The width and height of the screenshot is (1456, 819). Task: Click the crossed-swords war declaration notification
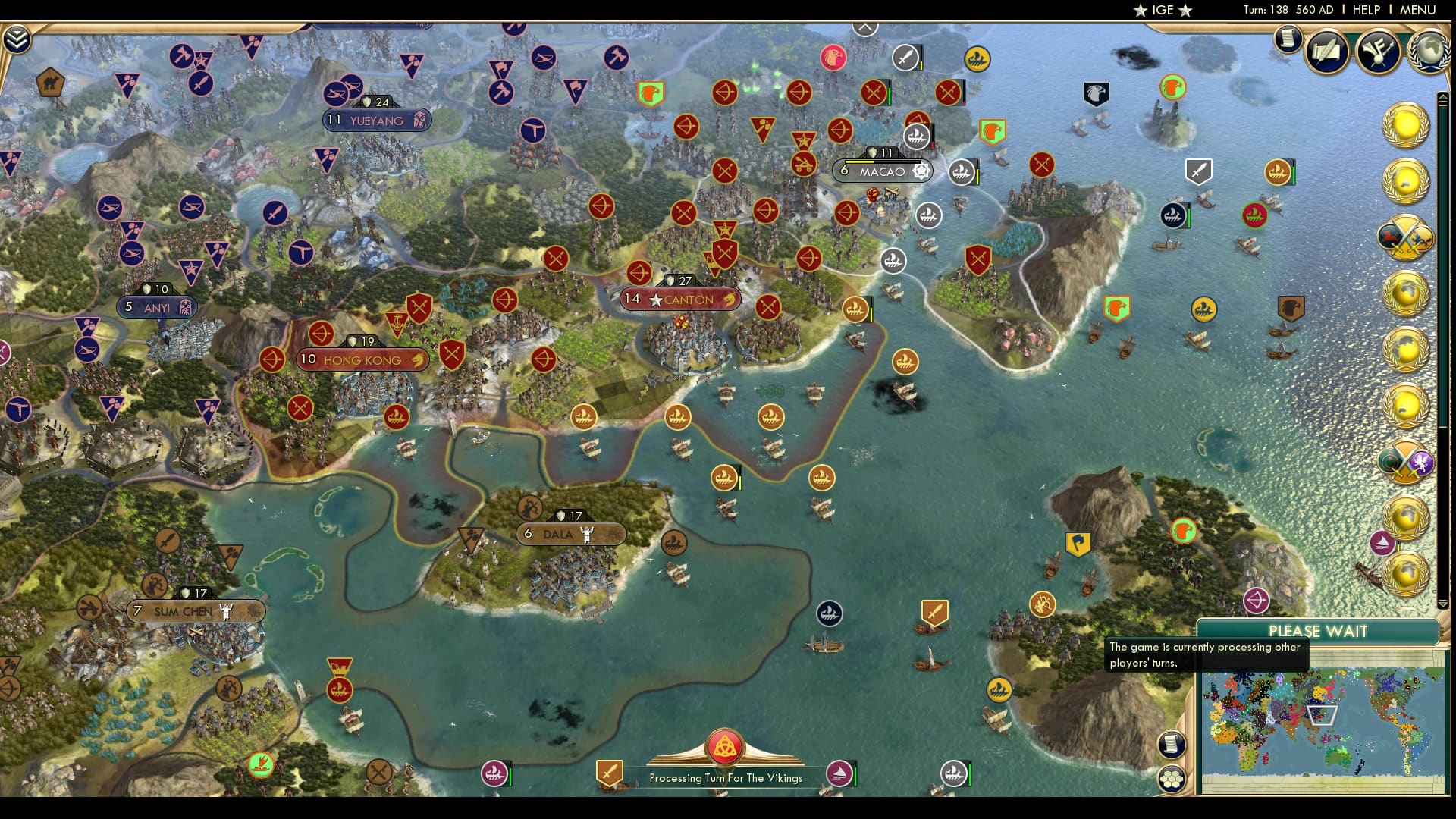(1409, 237)
